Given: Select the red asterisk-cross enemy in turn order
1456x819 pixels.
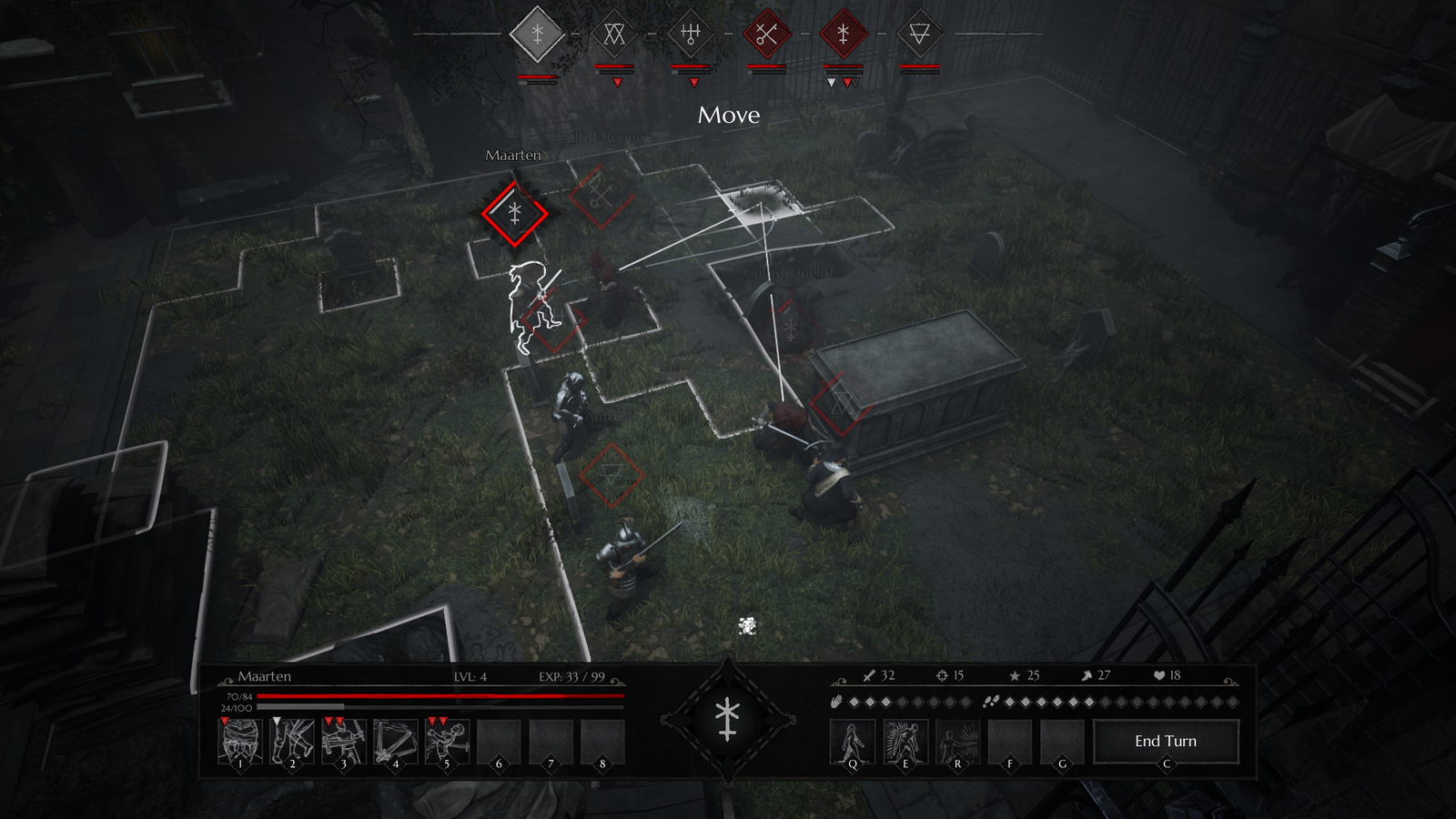Looking at the screenshot, I should click(x=843, y=35).
